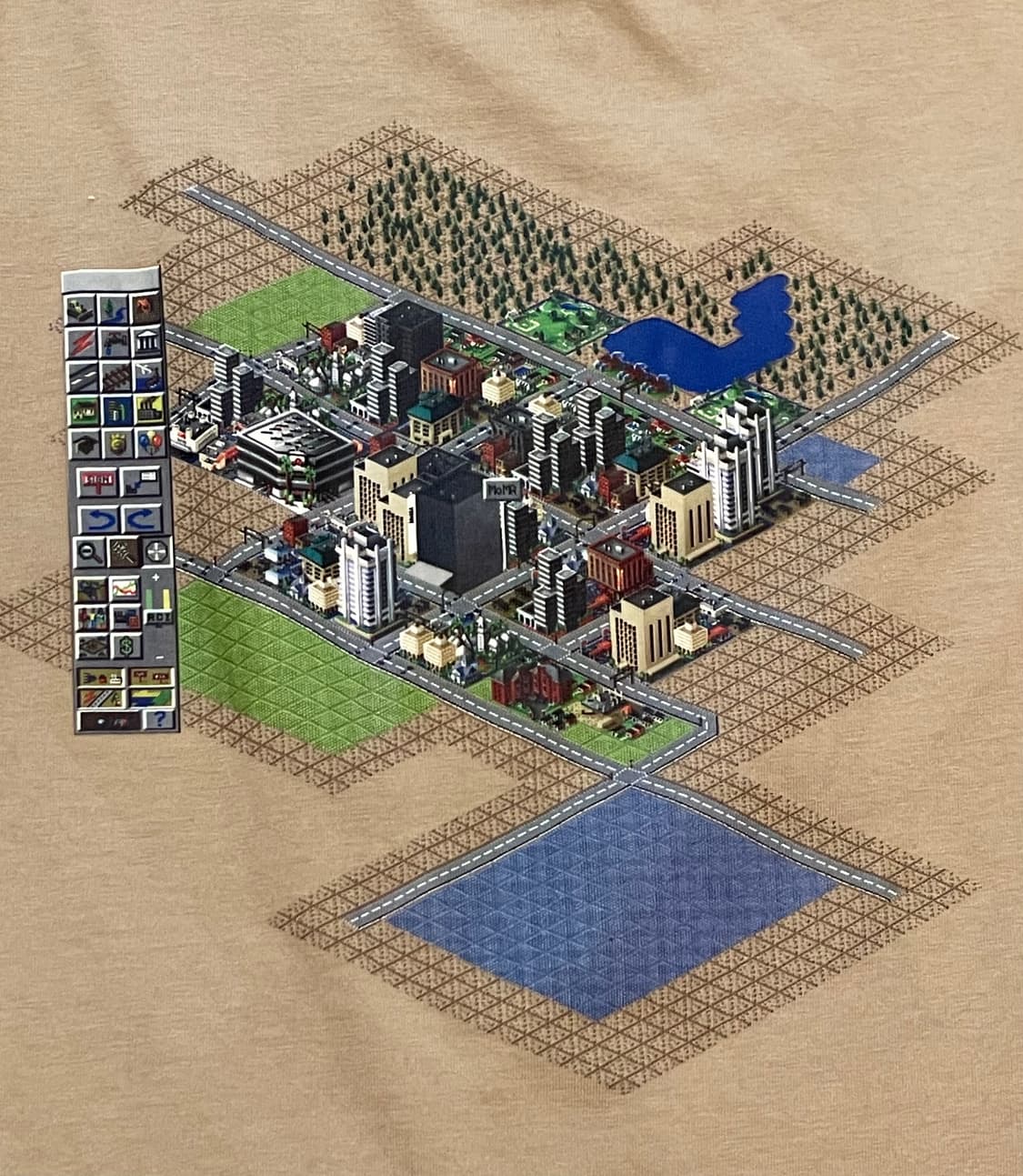1023x1176 pixels.
Task: Open the budget dollar sign window
Action: (x=125, y=647)
